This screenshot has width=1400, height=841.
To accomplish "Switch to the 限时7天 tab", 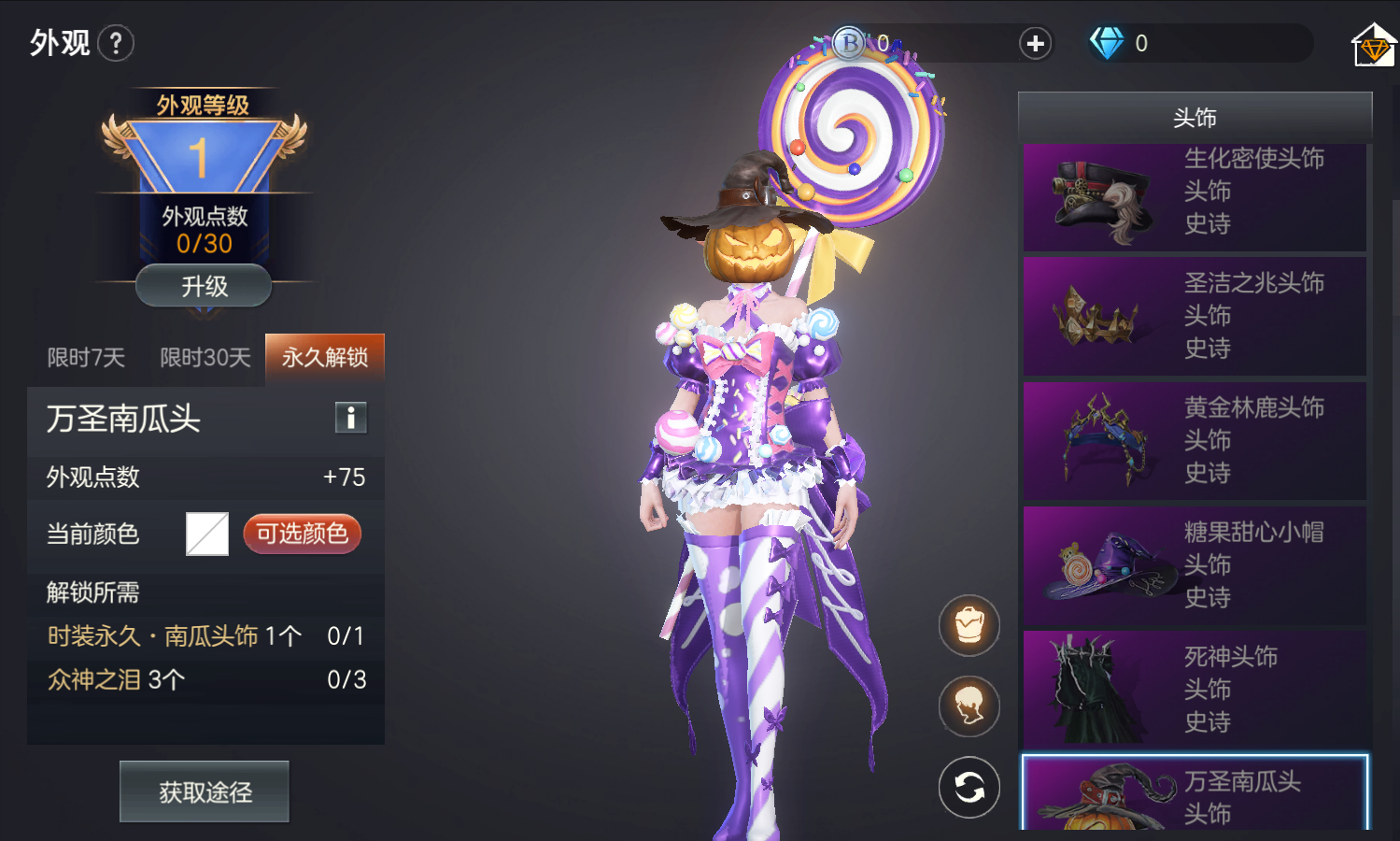I will click(x=86, y=358).
